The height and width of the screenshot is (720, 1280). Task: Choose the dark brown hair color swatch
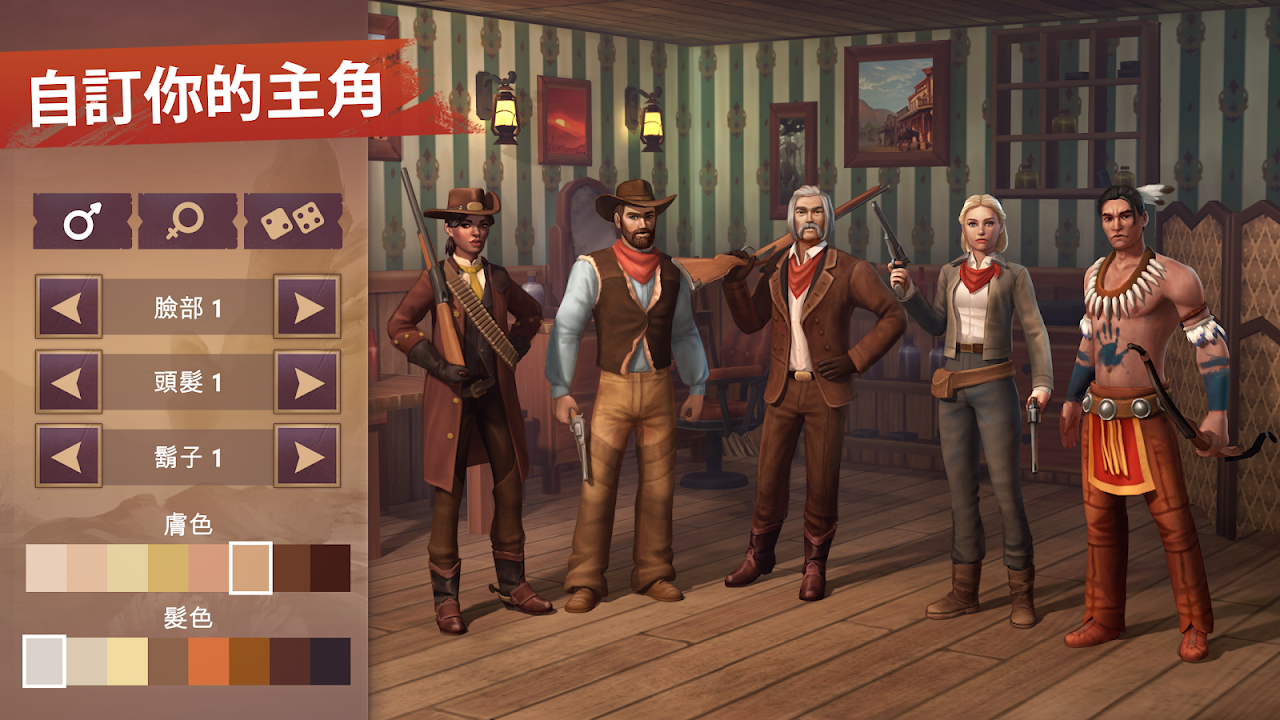coord(290,662)
